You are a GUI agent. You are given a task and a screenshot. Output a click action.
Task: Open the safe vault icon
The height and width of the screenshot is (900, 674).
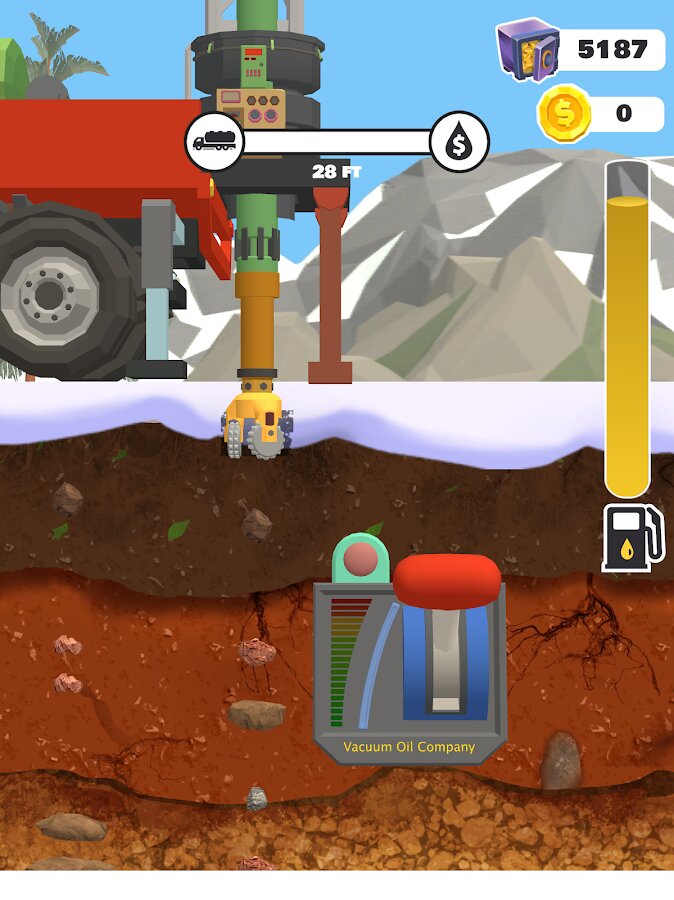pos(527,48)
